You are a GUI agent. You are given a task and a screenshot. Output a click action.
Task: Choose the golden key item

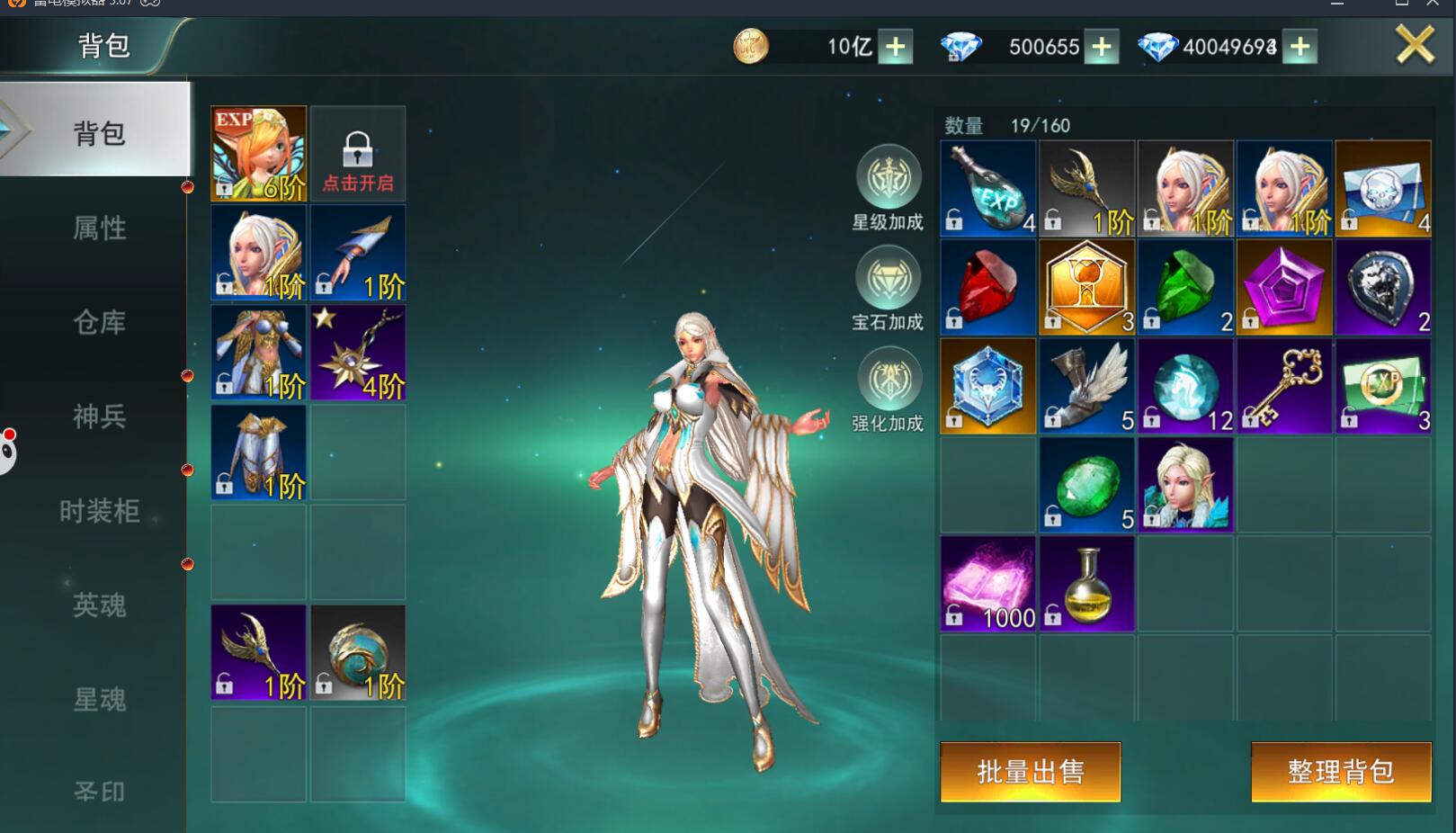coord(1284,387)
